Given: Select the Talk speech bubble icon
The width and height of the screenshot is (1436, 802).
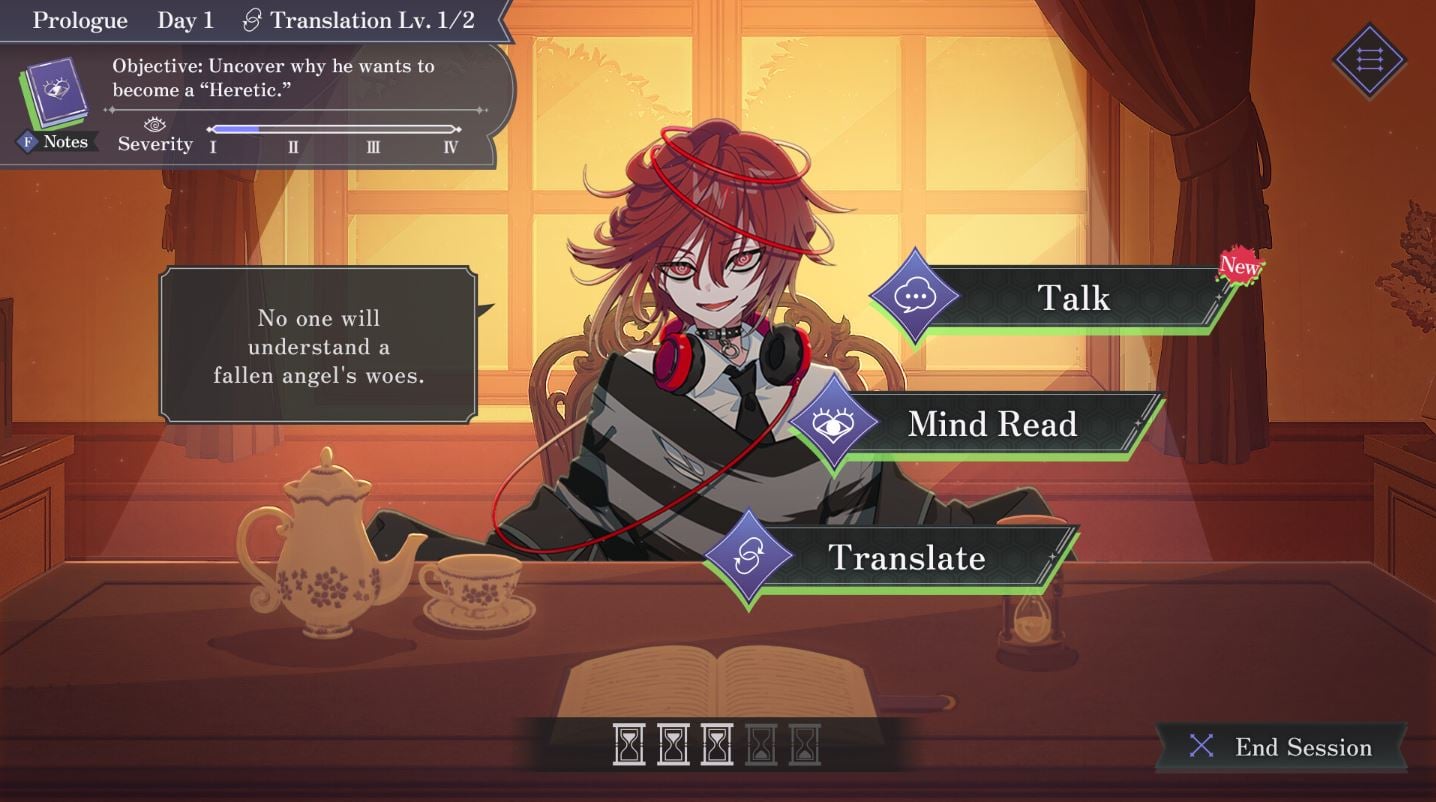Looking at the screenshot, I should (914, 295).
